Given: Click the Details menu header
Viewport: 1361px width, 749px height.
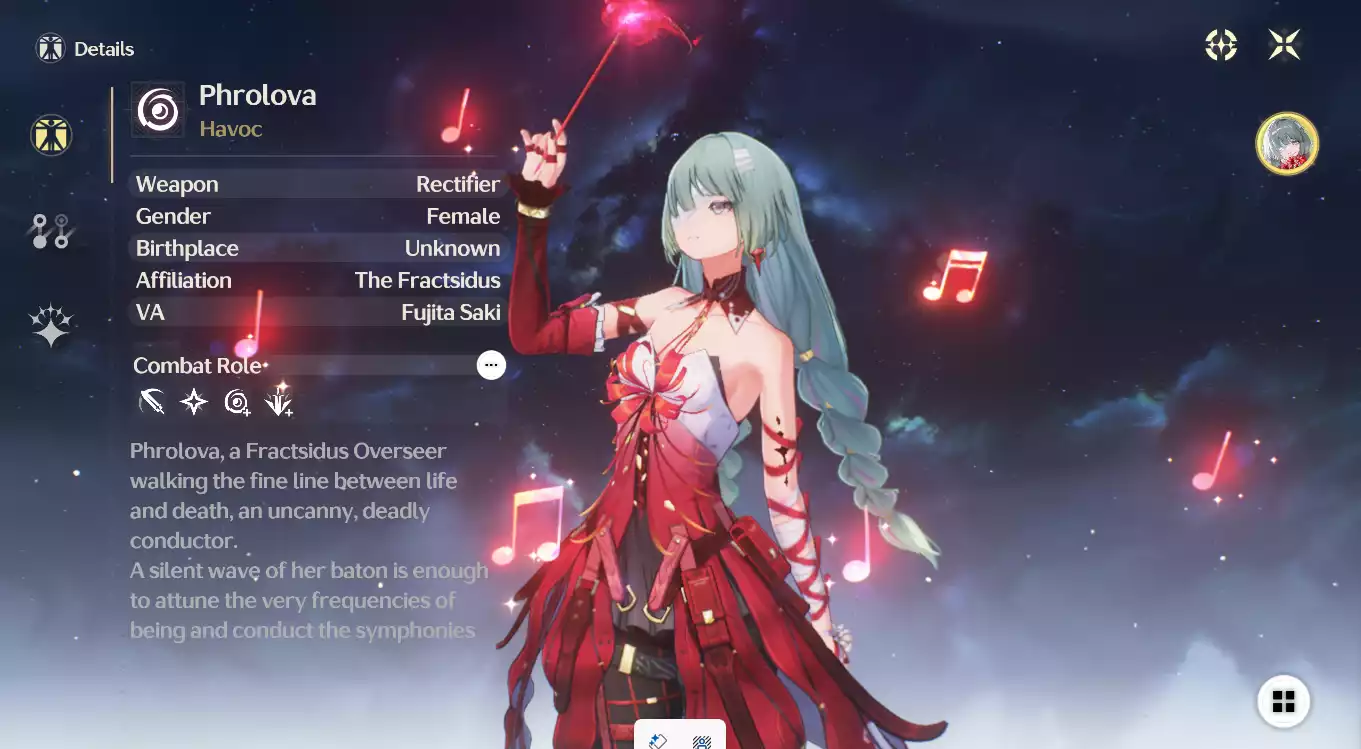Looking at the screenshot, I should point(85,48).
